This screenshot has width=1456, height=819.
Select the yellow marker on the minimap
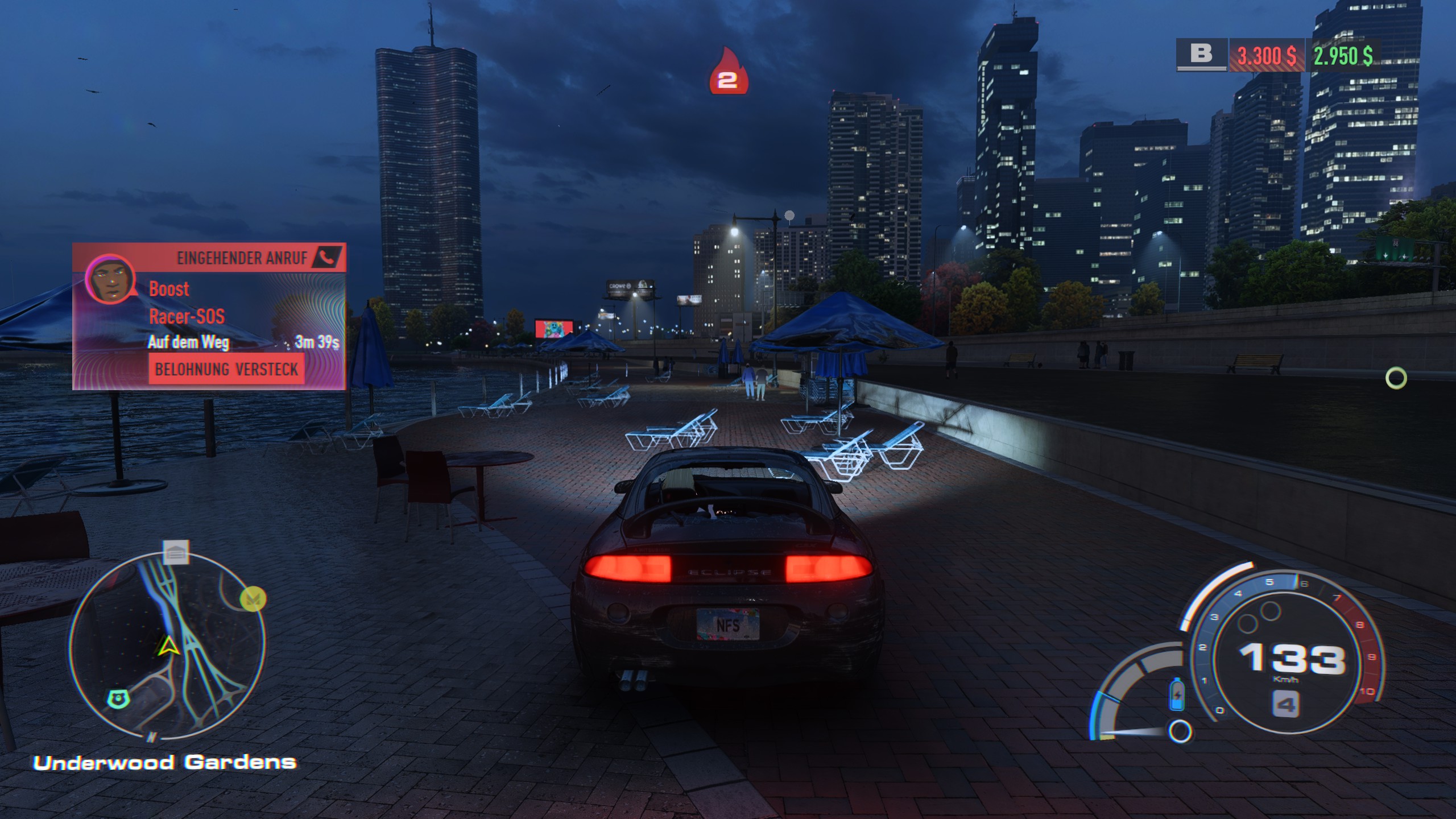tap(253, 599)
